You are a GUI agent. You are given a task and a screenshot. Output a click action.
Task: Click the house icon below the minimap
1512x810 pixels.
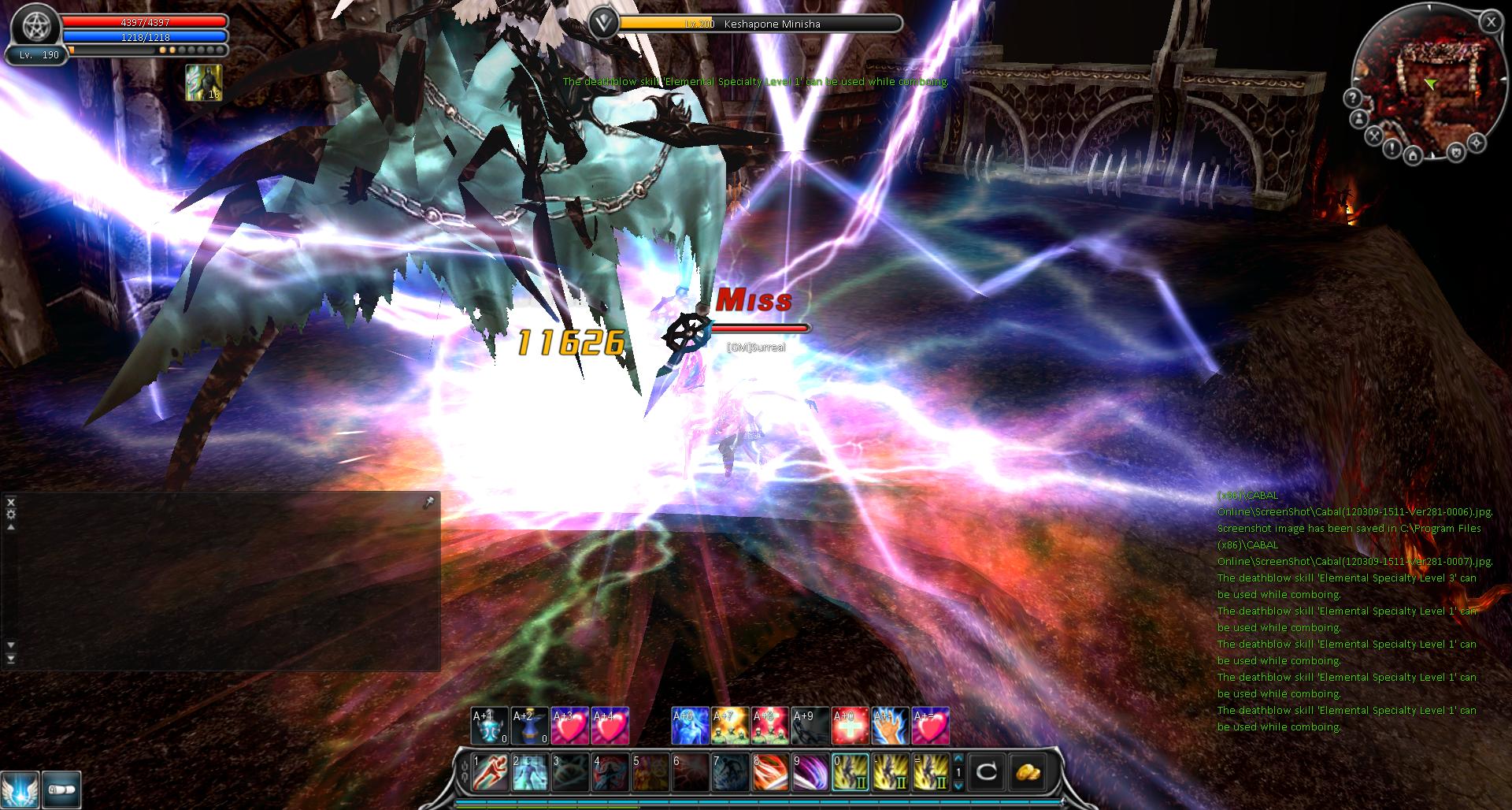tap(1414, 156)
